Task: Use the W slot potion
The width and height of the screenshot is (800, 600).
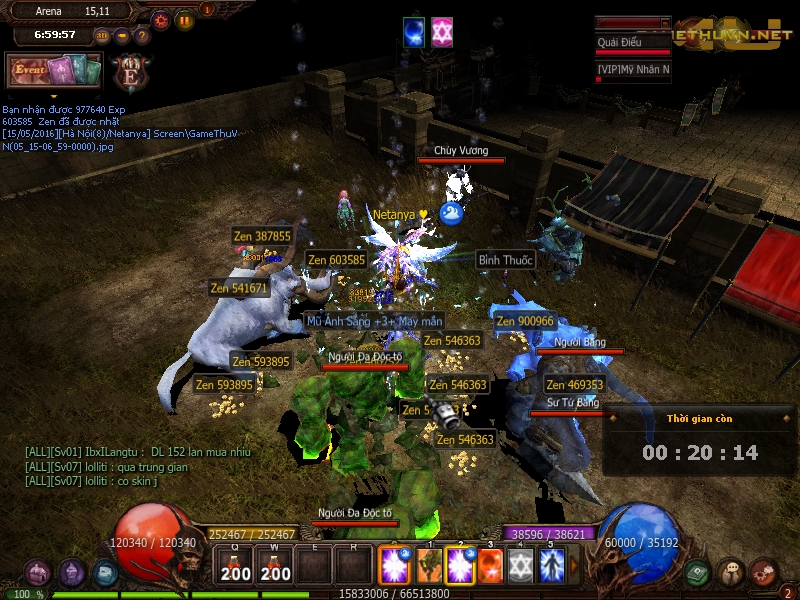Action: (x=276, y=567)
